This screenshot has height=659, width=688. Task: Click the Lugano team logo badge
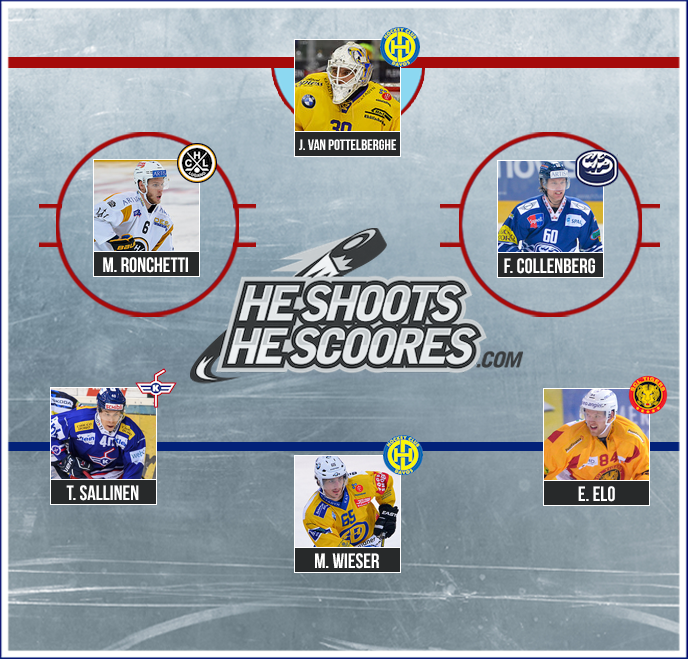(197, 164)
